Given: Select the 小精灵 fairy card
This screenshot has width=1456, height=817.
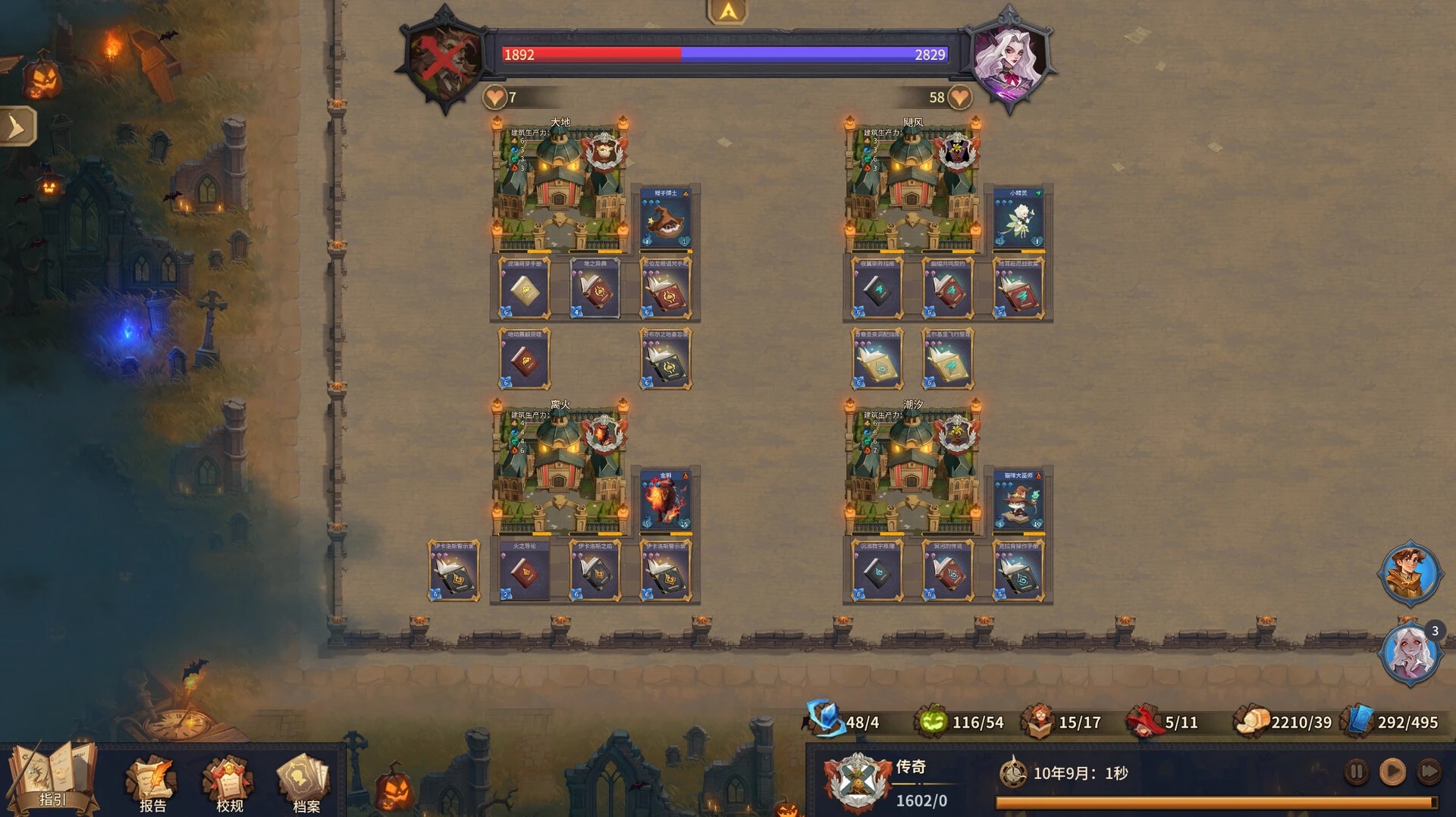Looking at the screenshot, I should coord(1018,218).
